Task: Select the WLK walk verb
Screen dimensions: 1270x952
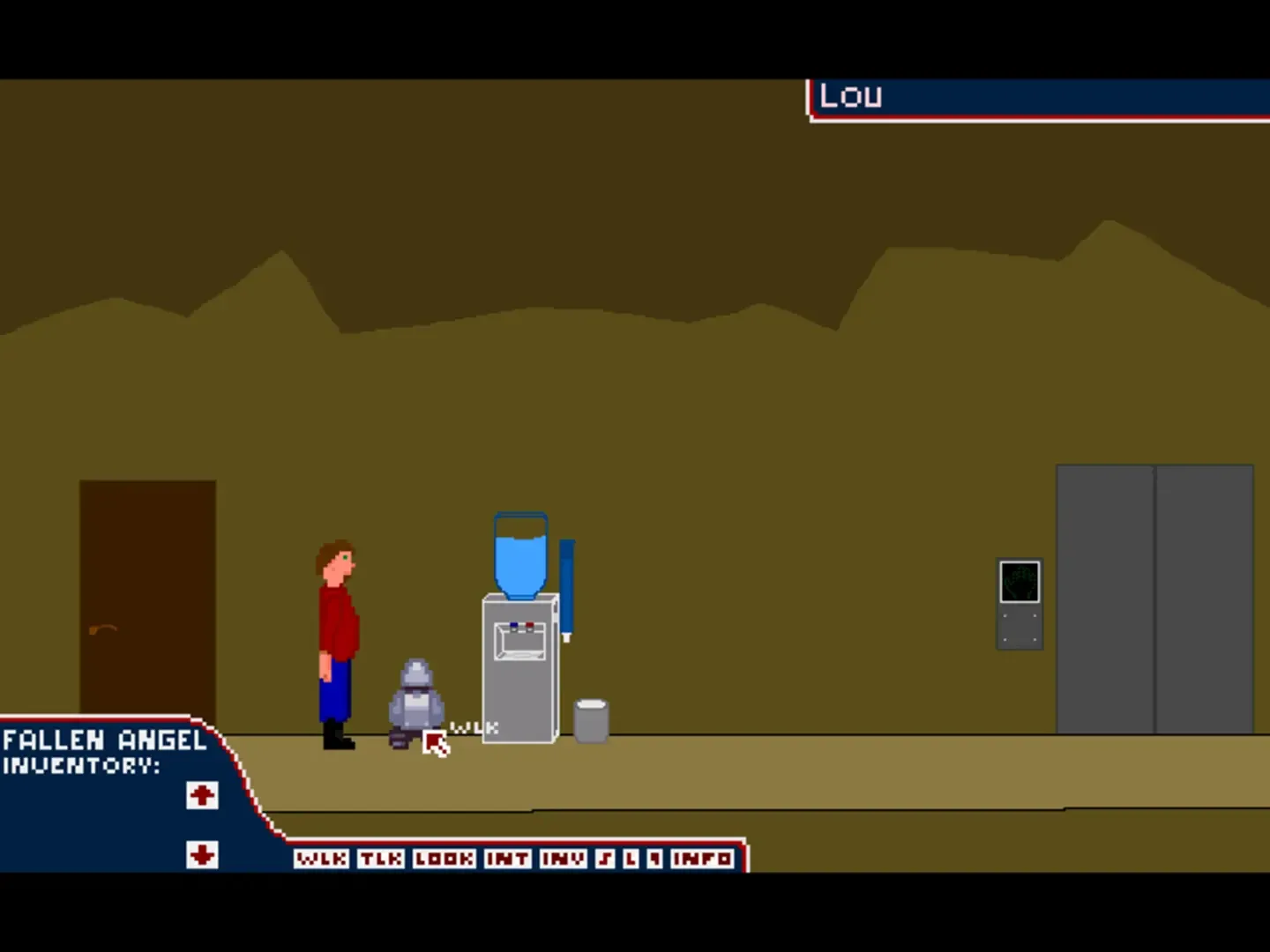Action: (321, 858)
